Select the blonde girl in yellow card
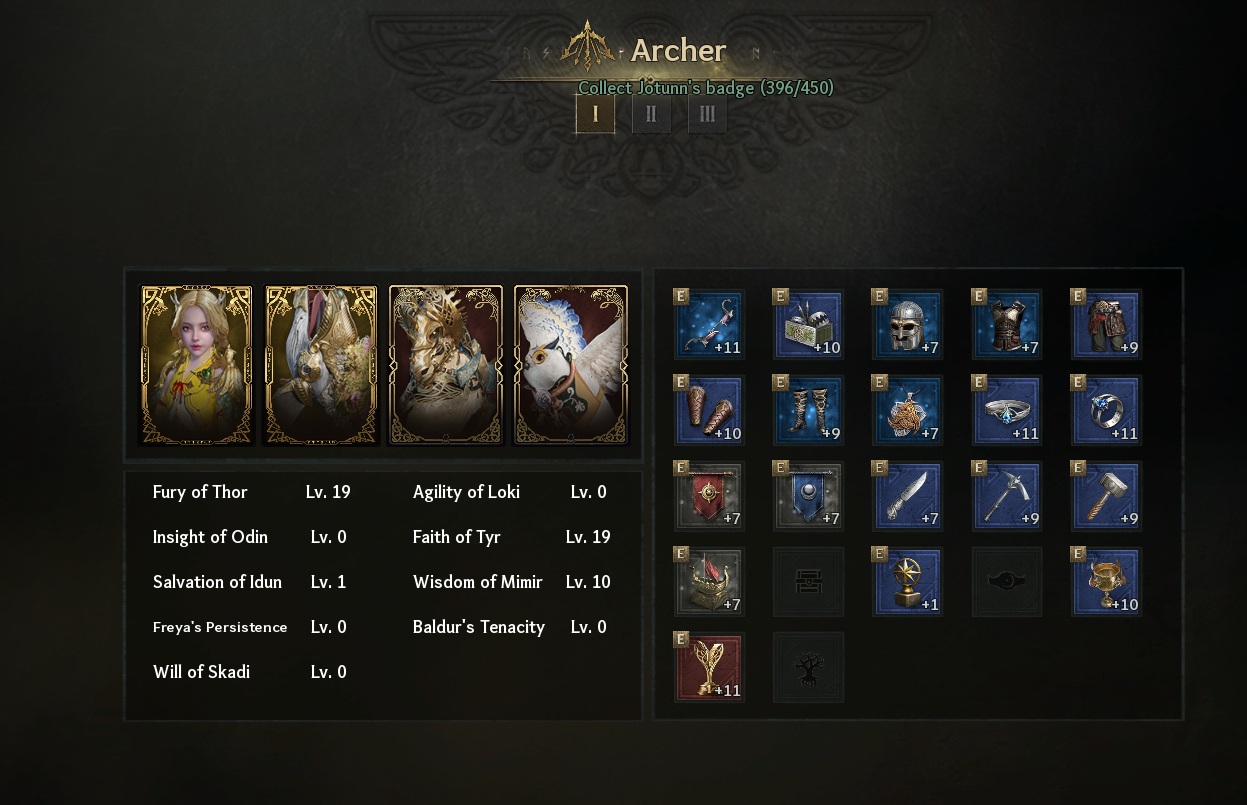This screenshot has width=1247, height=805. click(197, 365)
